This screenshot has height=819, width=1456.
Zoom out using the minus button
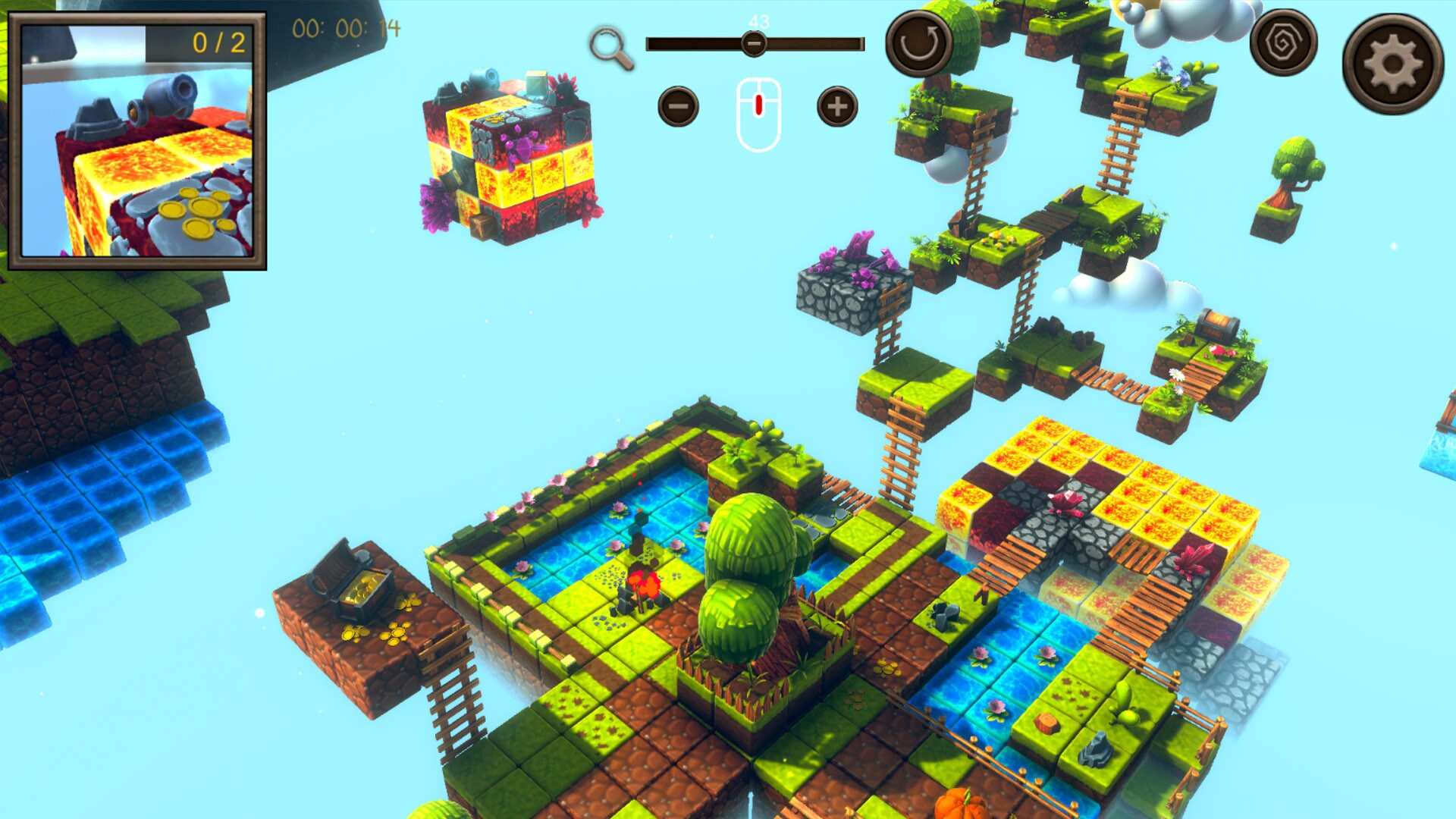click(x=679, y=106)
